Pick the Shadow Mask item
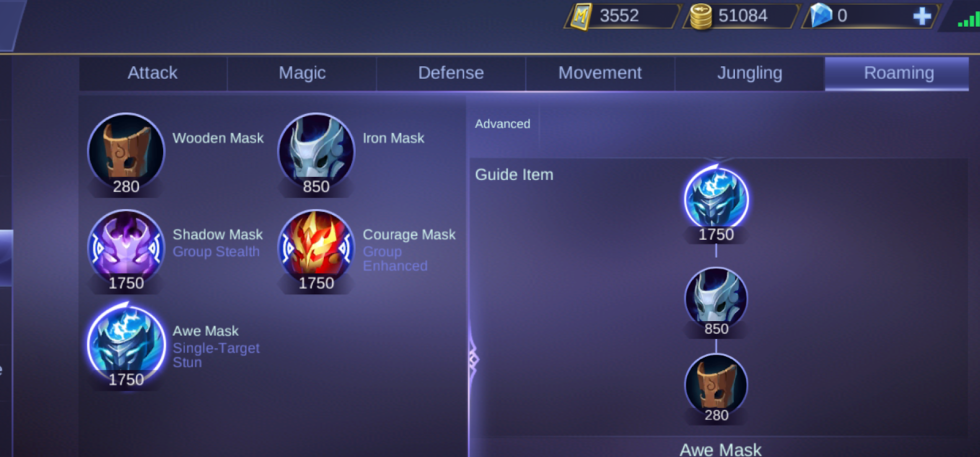 click(x=126, y=247)
